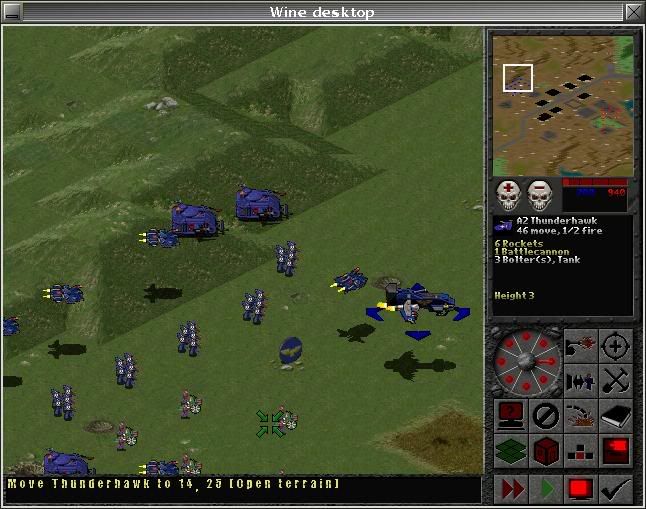Open the red monitor button
This screenshot has width=646, height=509.
[581, 490]
